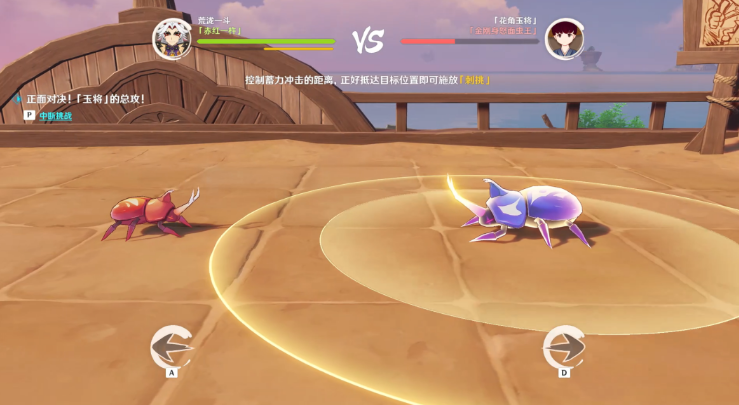Click the red-haired opponent portrait
The height and width of the screenshot is (405, 739).
(564, 39)
